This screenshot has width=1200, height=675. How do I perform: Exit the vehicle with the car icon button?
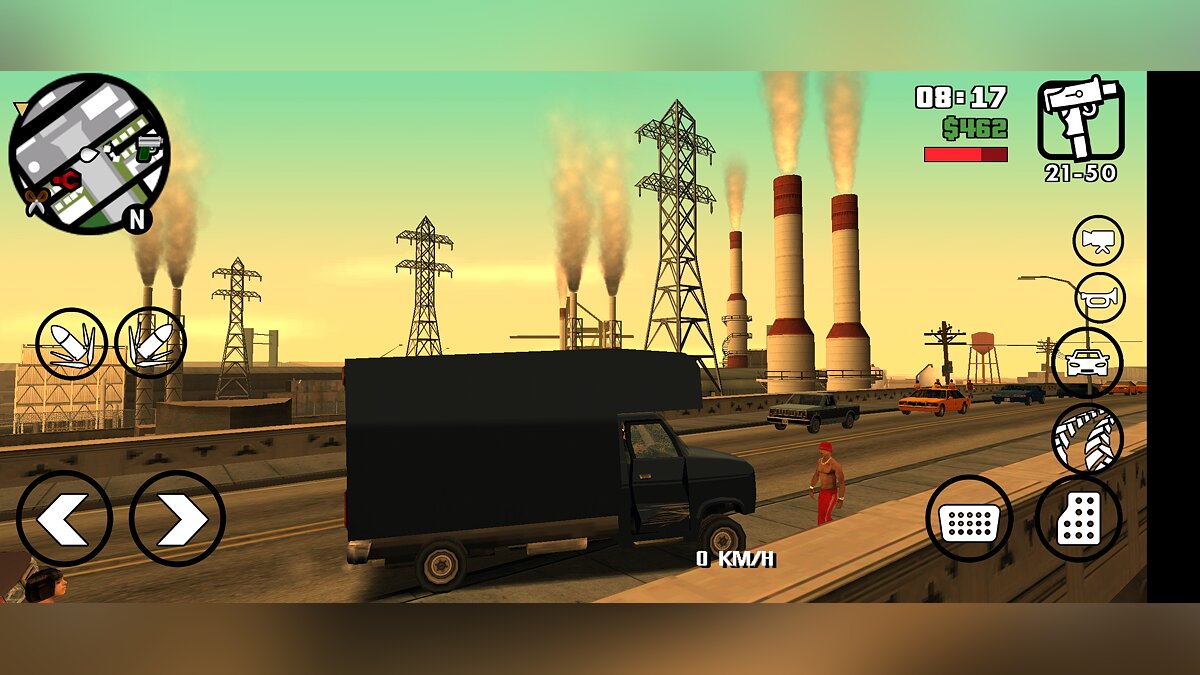(x=1088, y=362)
